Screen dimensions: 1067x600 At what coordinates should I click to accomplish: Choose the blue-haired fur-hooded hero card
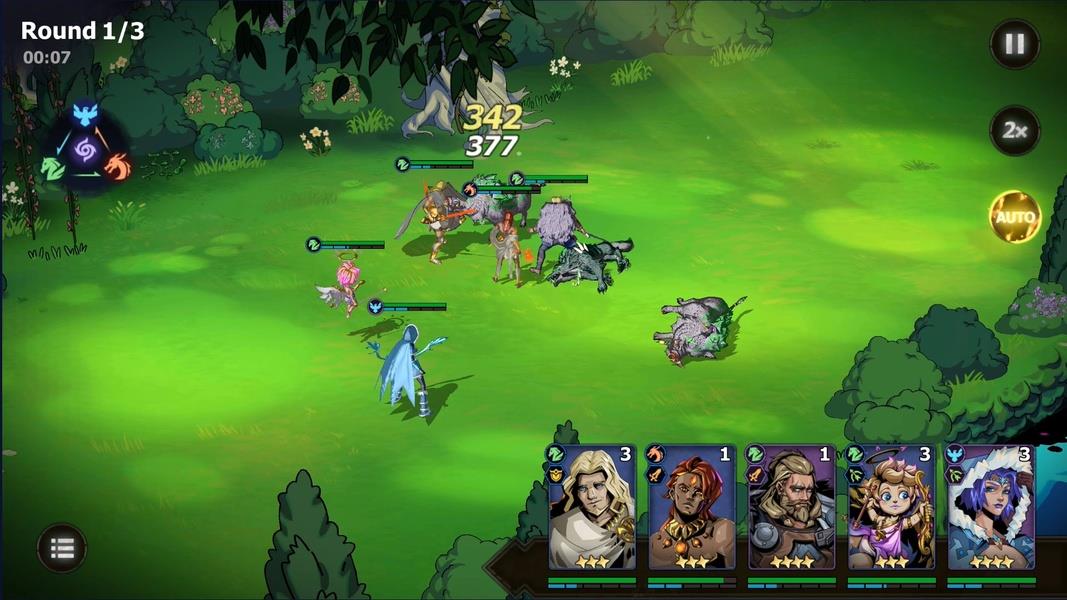point(990,508)
